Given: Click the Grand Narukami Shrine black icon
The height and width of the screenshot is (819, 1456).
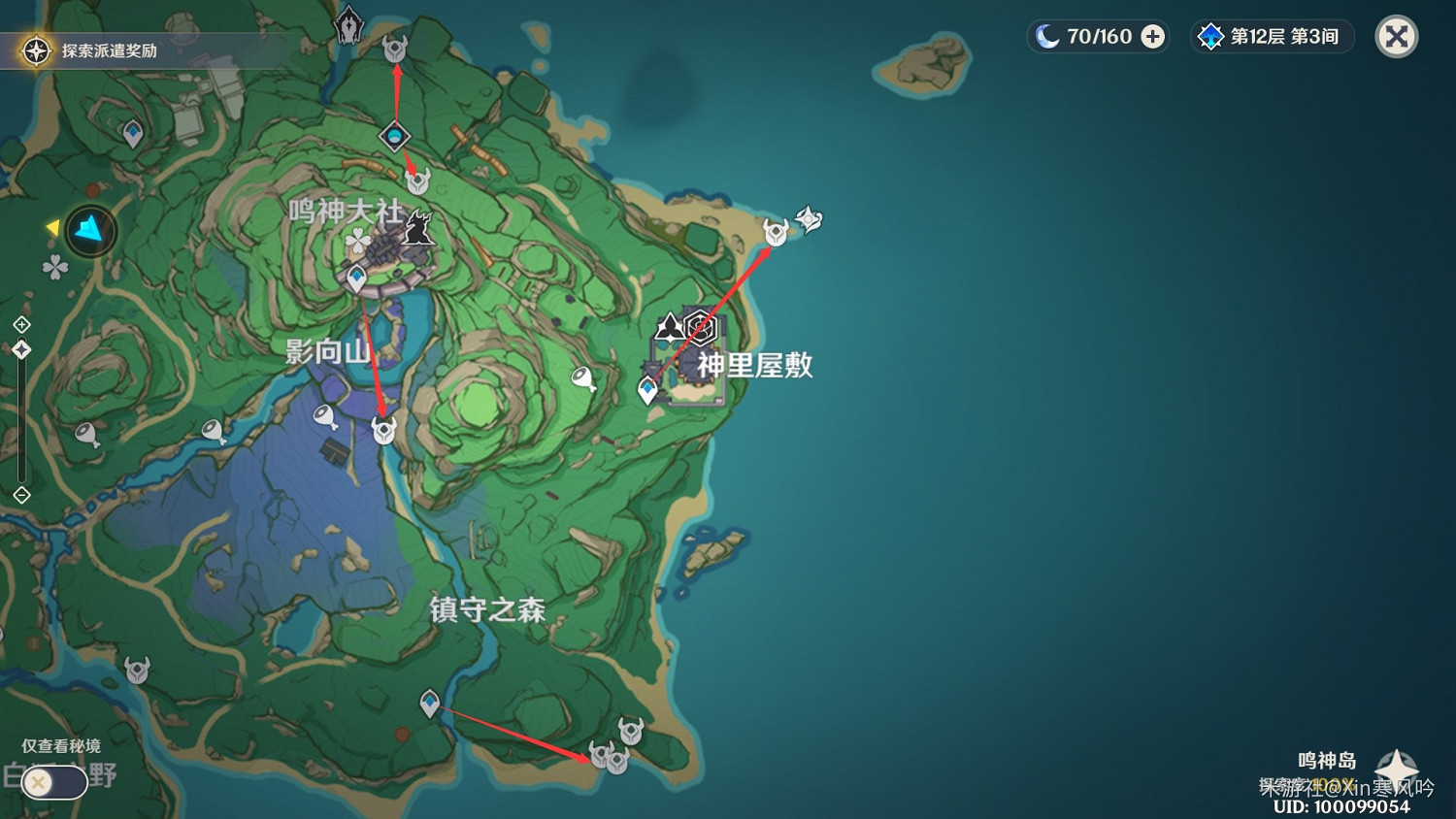Looking at the screenshot, I should pyautogui.click(x=417, y=226).
